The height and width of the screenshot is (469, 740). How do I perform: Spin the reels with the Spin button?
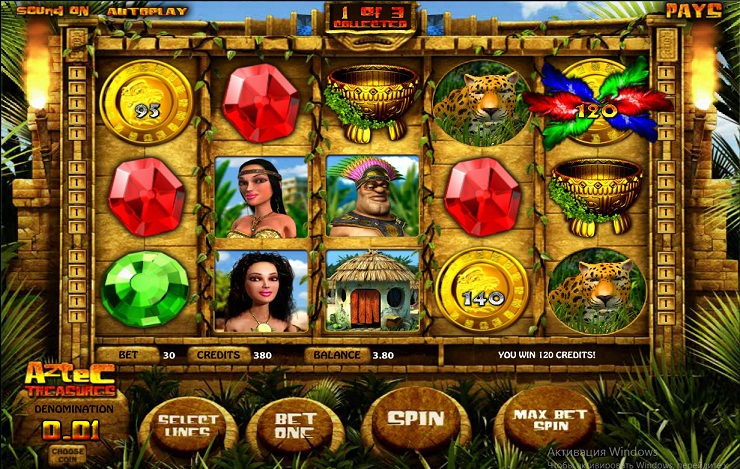tap(415, 419)
